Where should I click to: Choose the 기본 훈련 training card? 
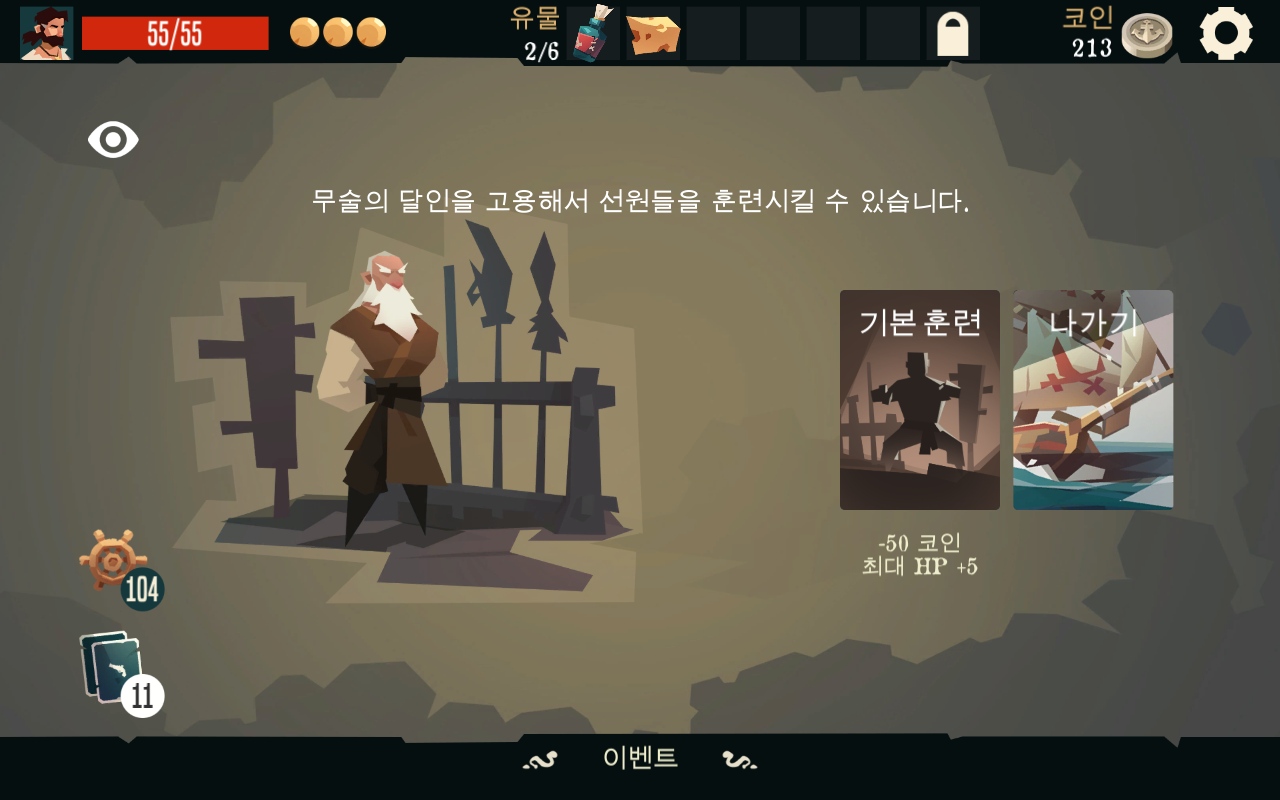pyautogui.click(x=919, y=399)
